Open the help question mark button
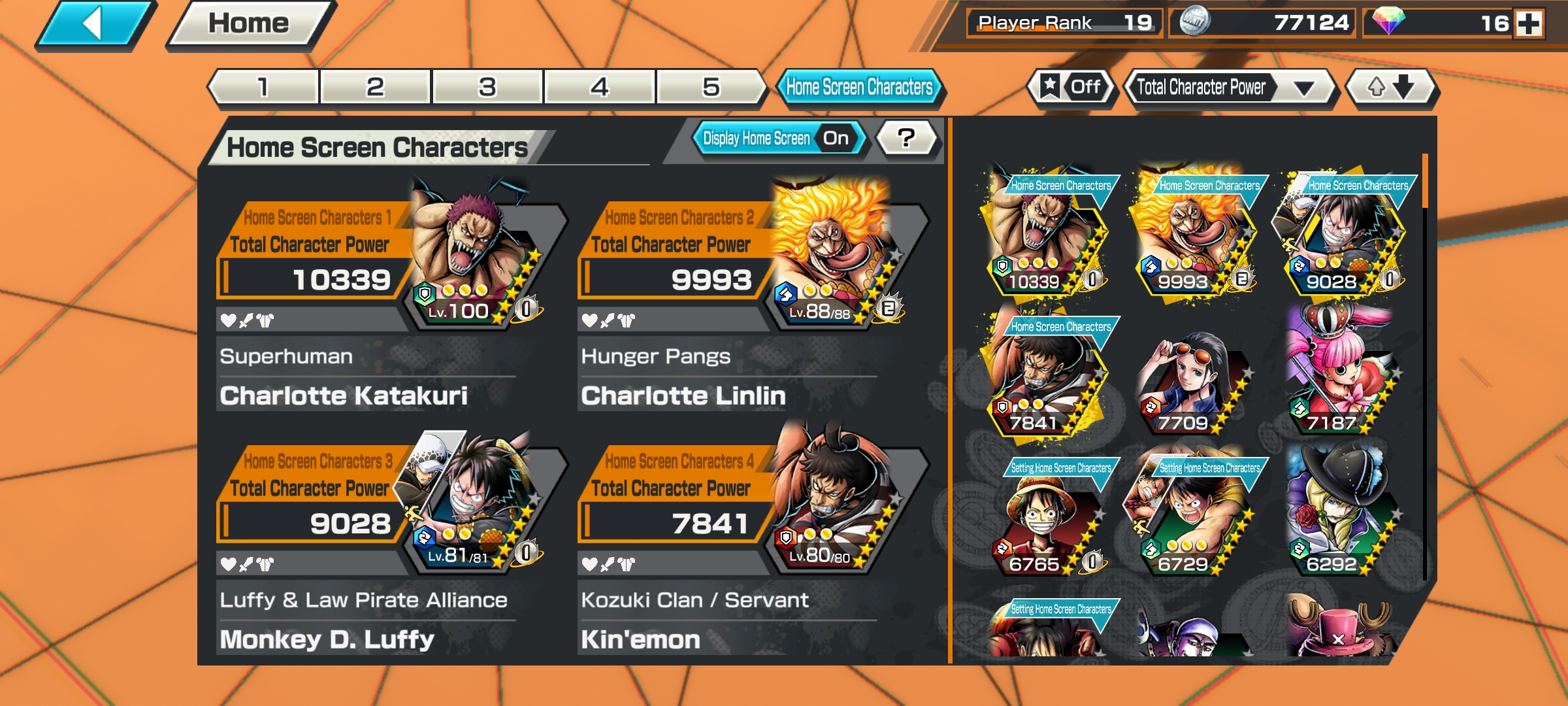 pyautogui.click(x=904, y=137)
